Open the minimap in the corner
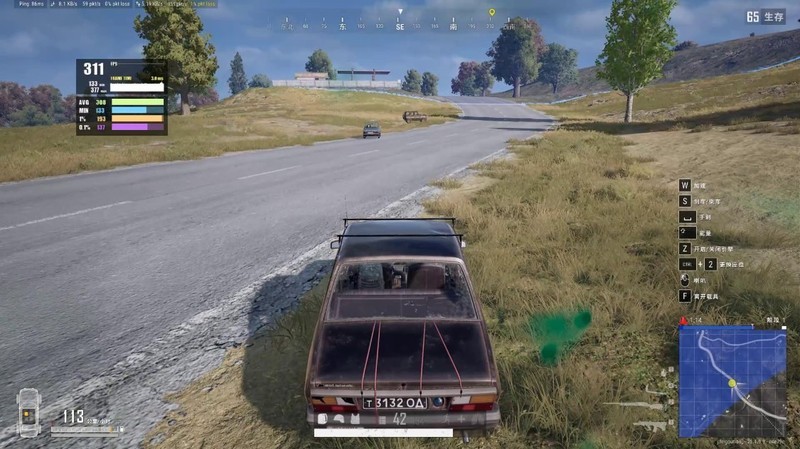This screenshot has height=449, width=800. pos(732,382)
